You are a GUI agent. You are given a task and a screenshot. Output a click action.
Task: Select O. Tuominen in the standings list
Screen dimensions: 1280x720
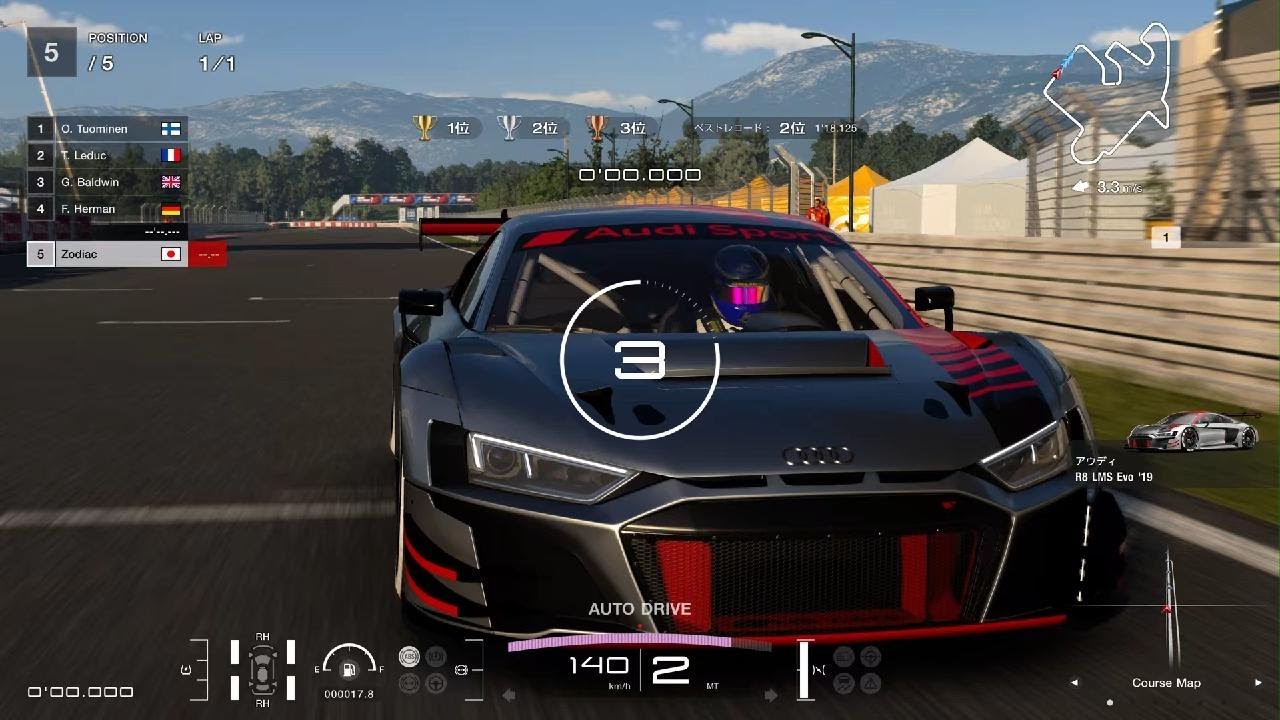point(107,129)
